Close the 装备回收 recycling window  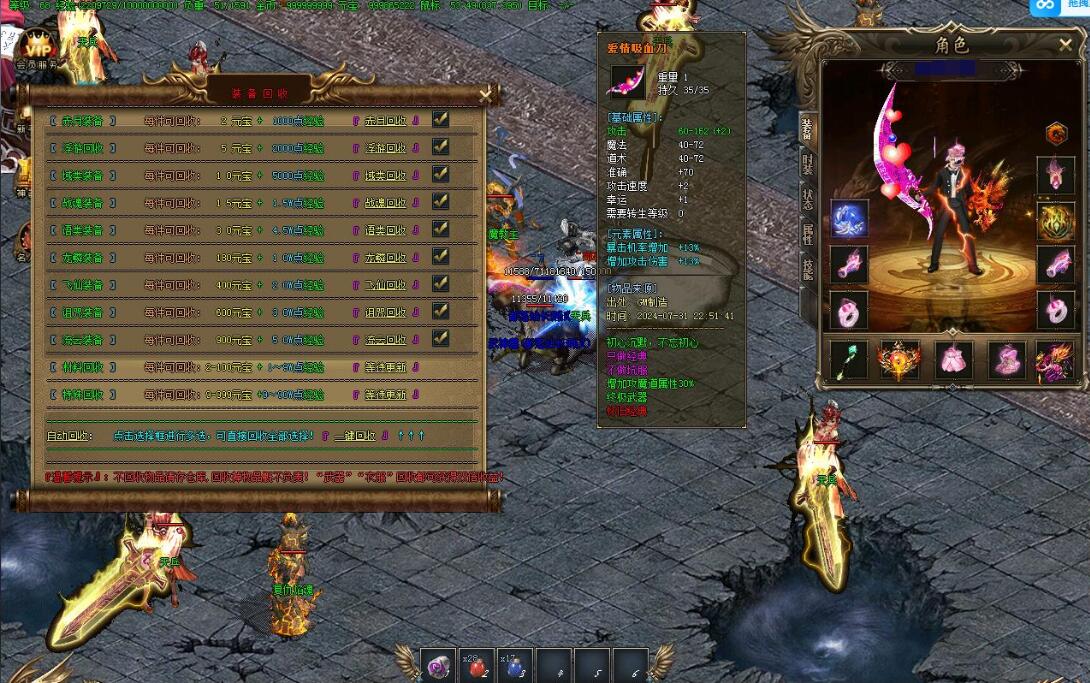486,95
